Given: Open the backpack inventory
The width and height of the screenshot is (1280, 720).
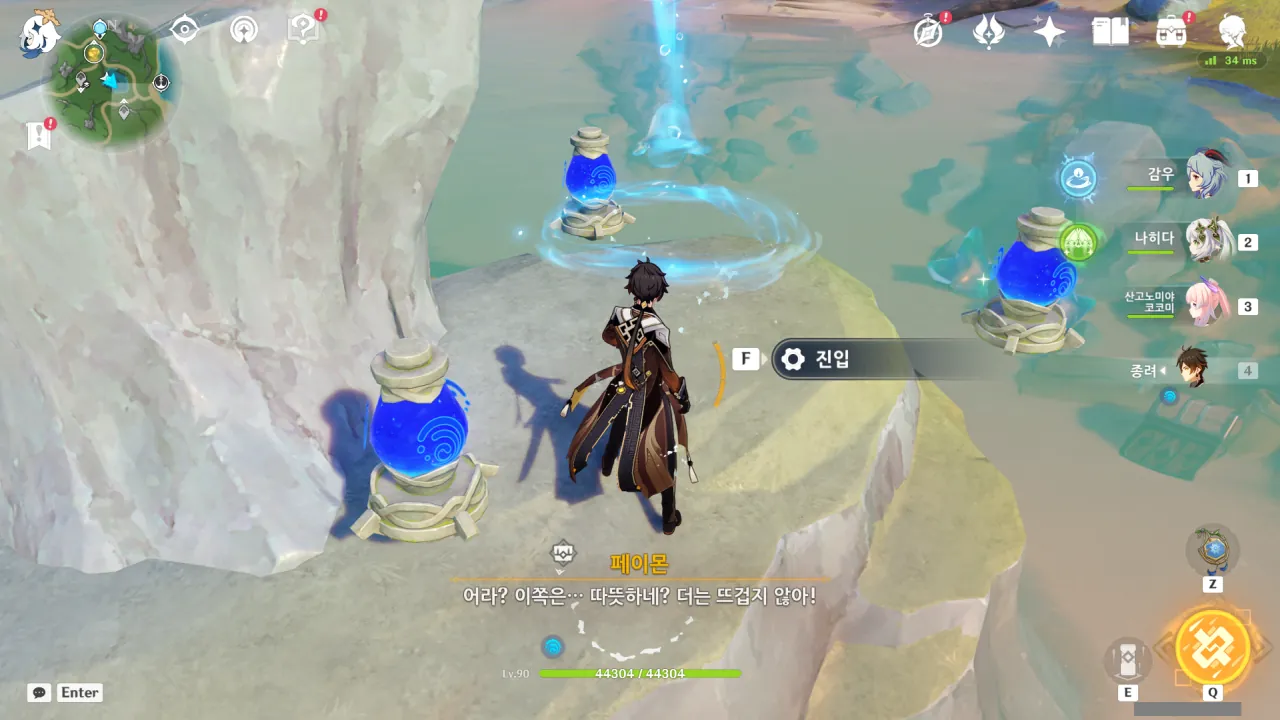Looking at the screenshot, I should [x=1171, y=32].
